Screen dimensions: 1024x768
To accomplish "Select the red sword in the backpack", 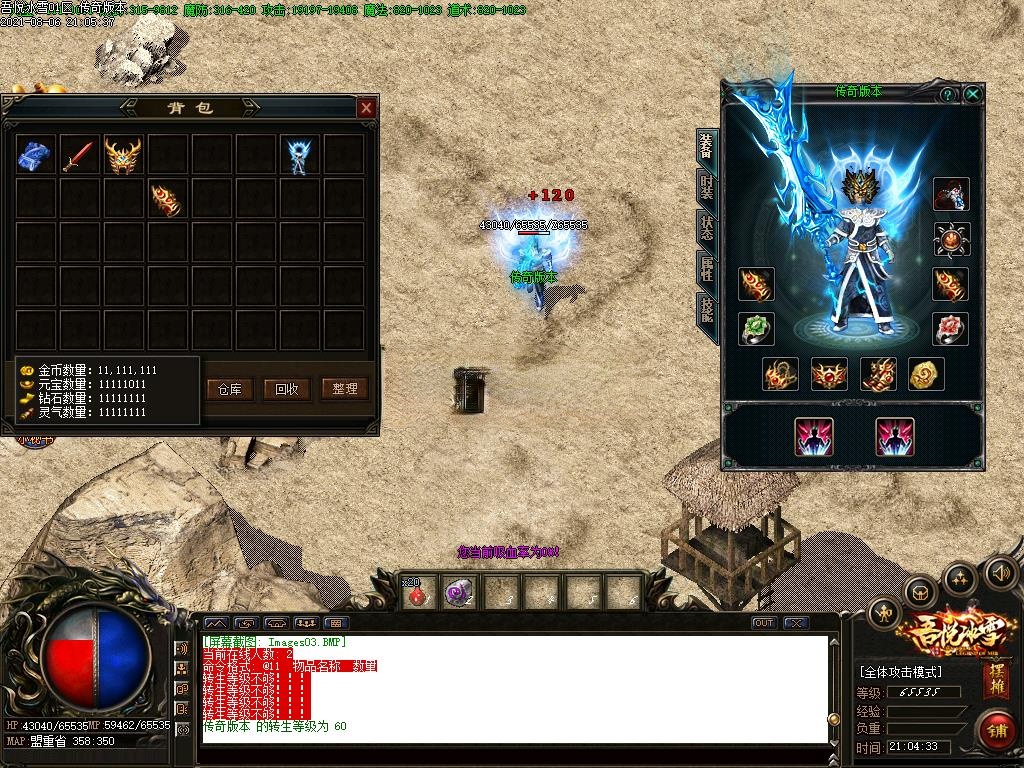I will (79, 155).
